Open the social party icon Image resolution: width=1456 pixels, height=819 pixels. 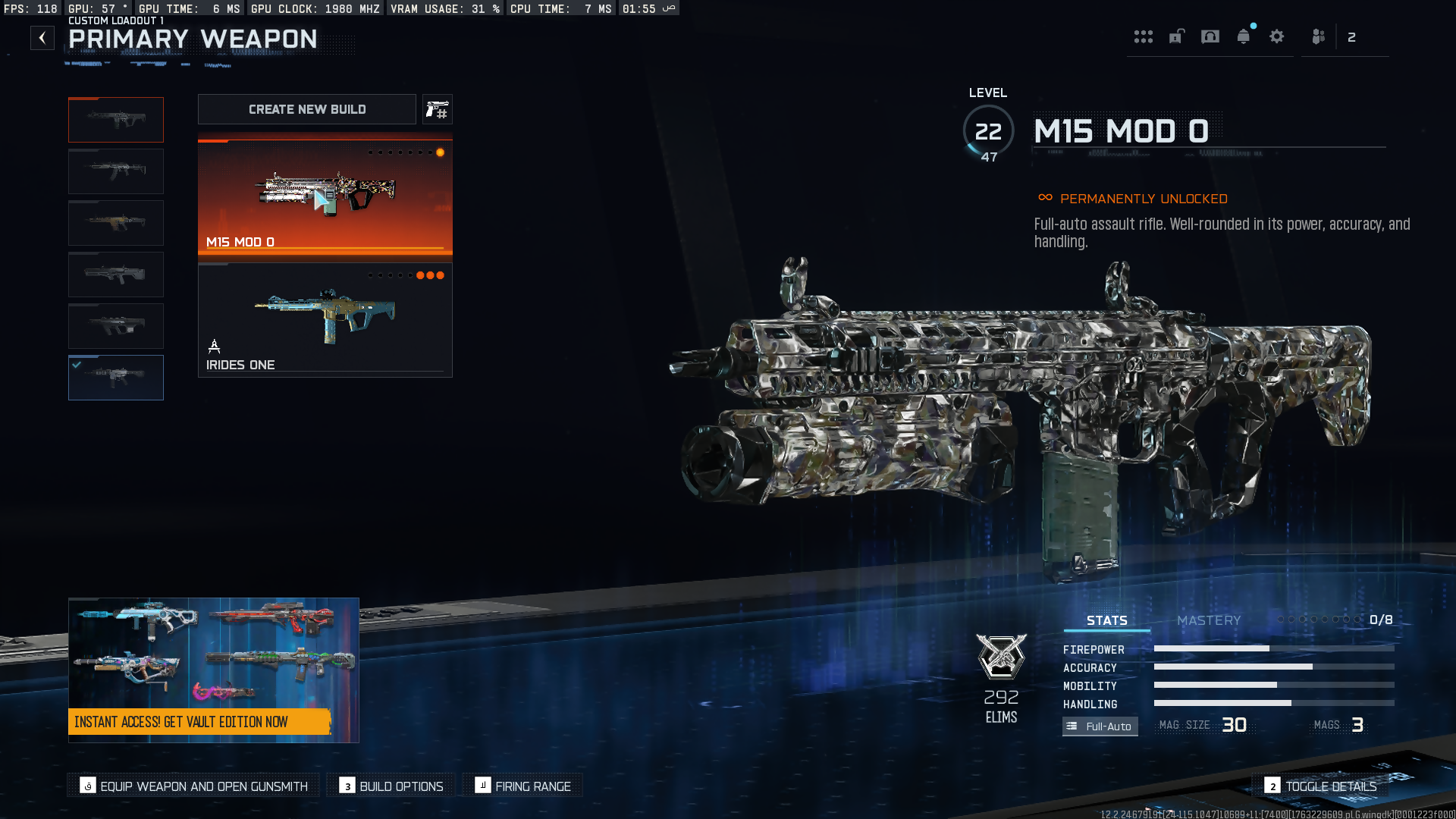click(1319, 36)
